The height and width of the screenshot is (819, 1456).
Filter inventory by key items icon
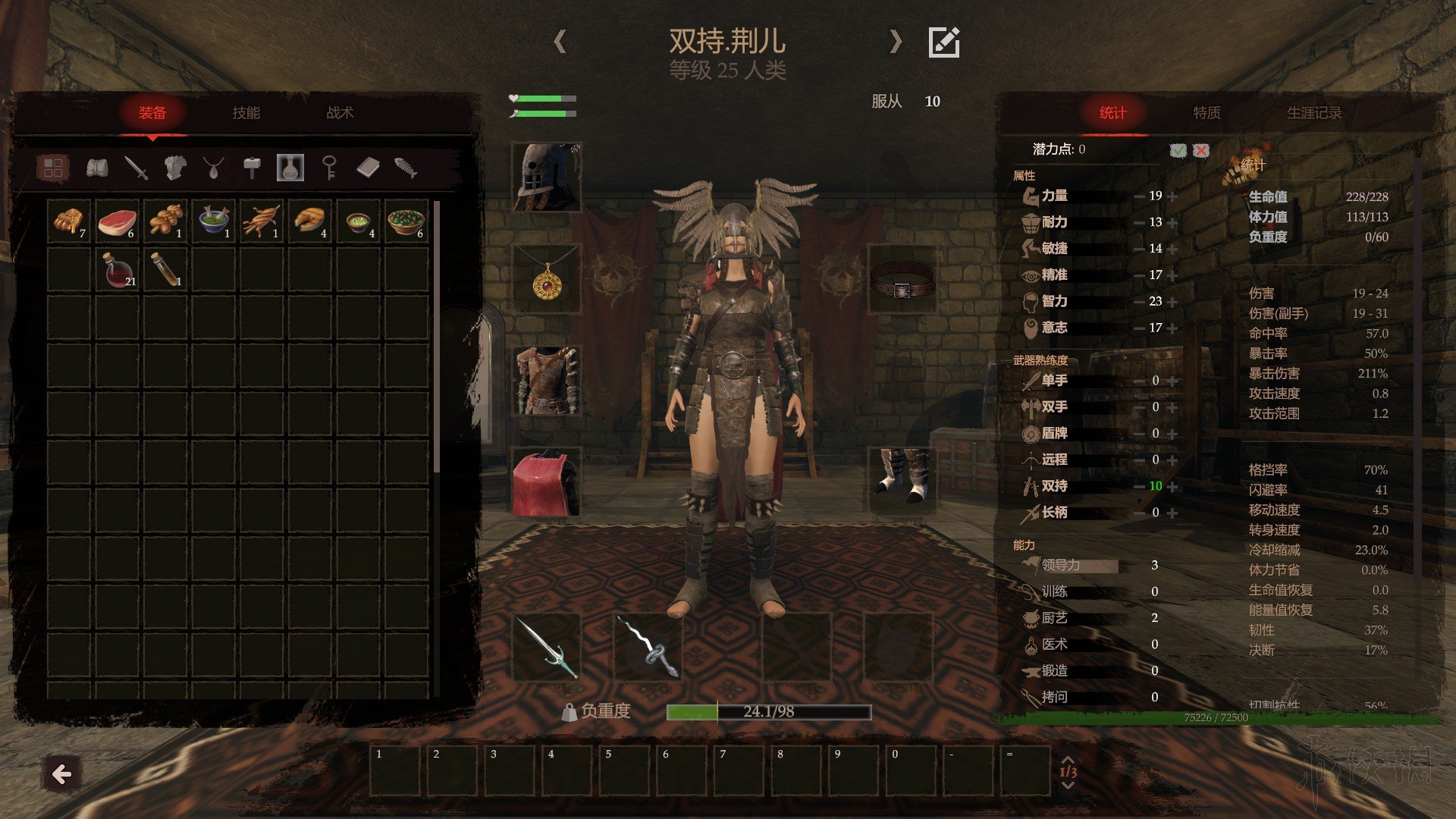point(329,168)
